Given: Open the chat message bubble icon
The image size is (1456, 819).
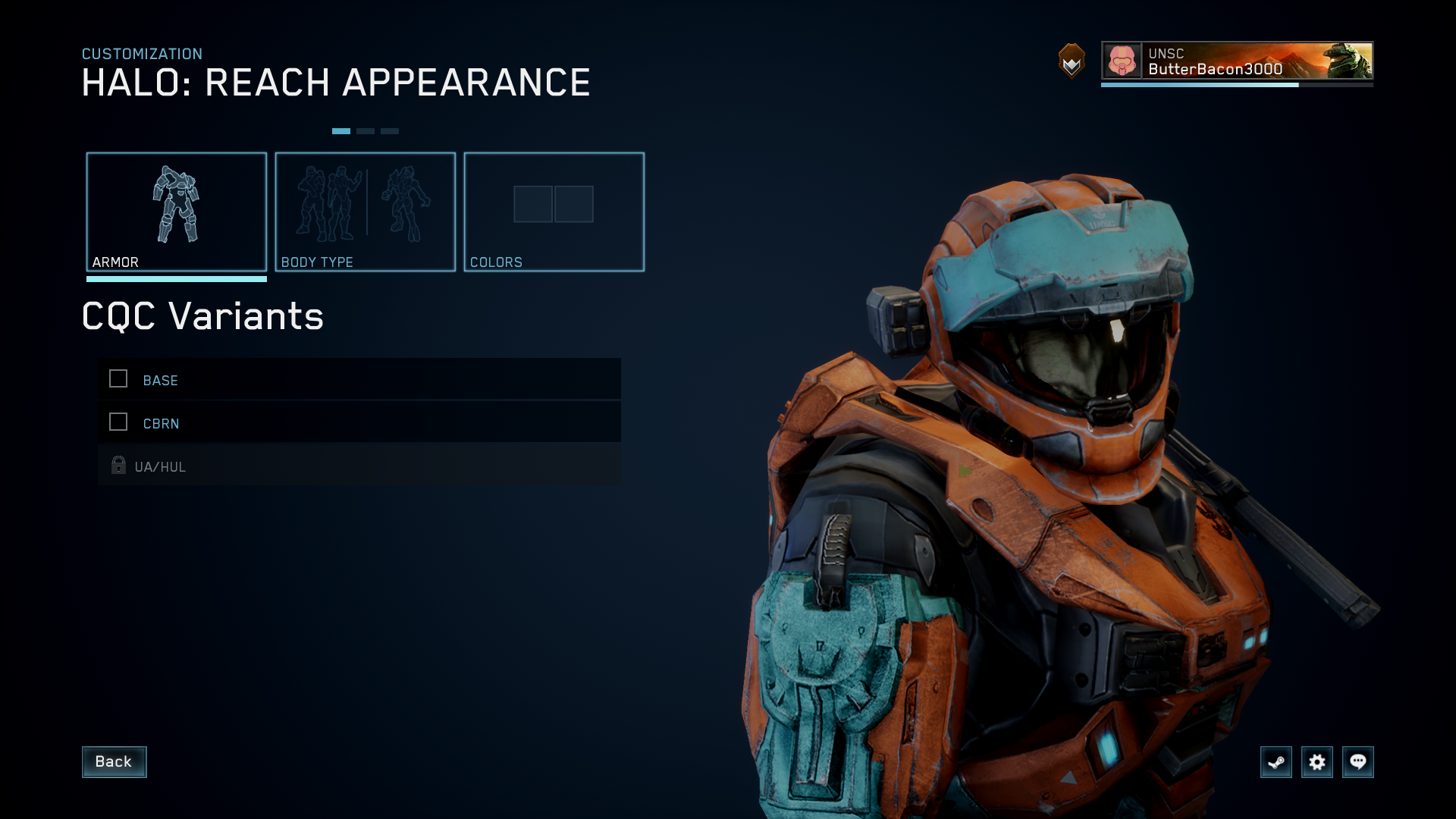Looking at the screenshot, I should click(1358, 762).
